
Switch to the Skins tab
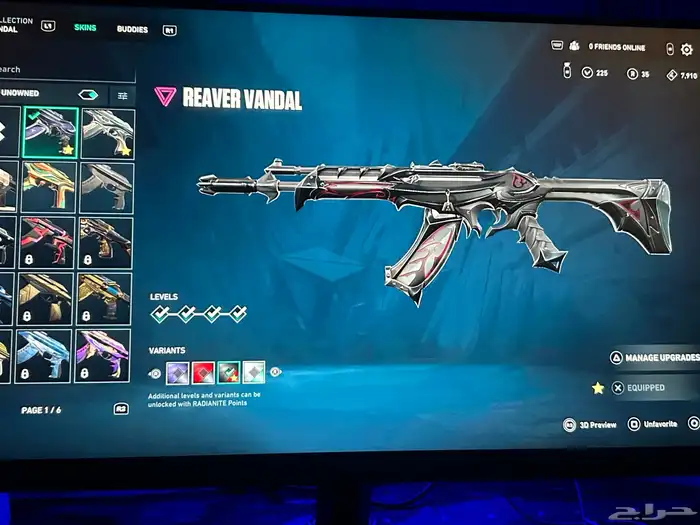point(85,27)
